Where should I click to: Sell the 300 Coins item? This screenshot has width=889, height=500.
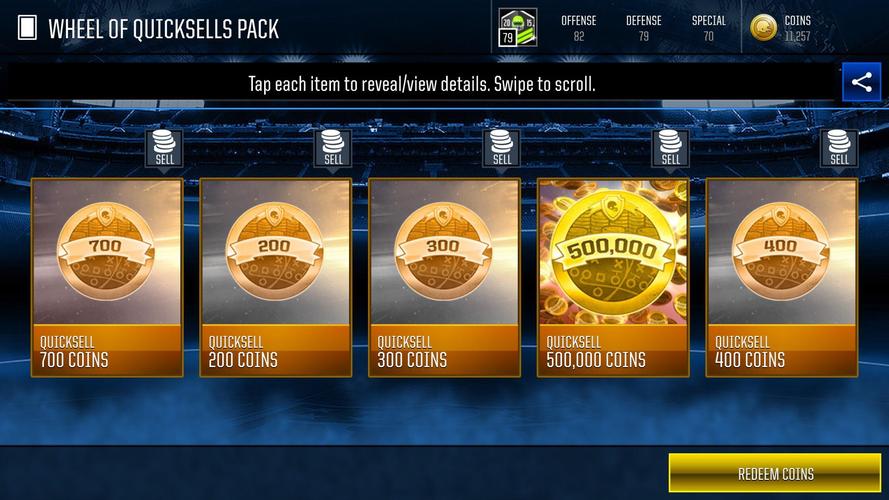coord(502,149)
